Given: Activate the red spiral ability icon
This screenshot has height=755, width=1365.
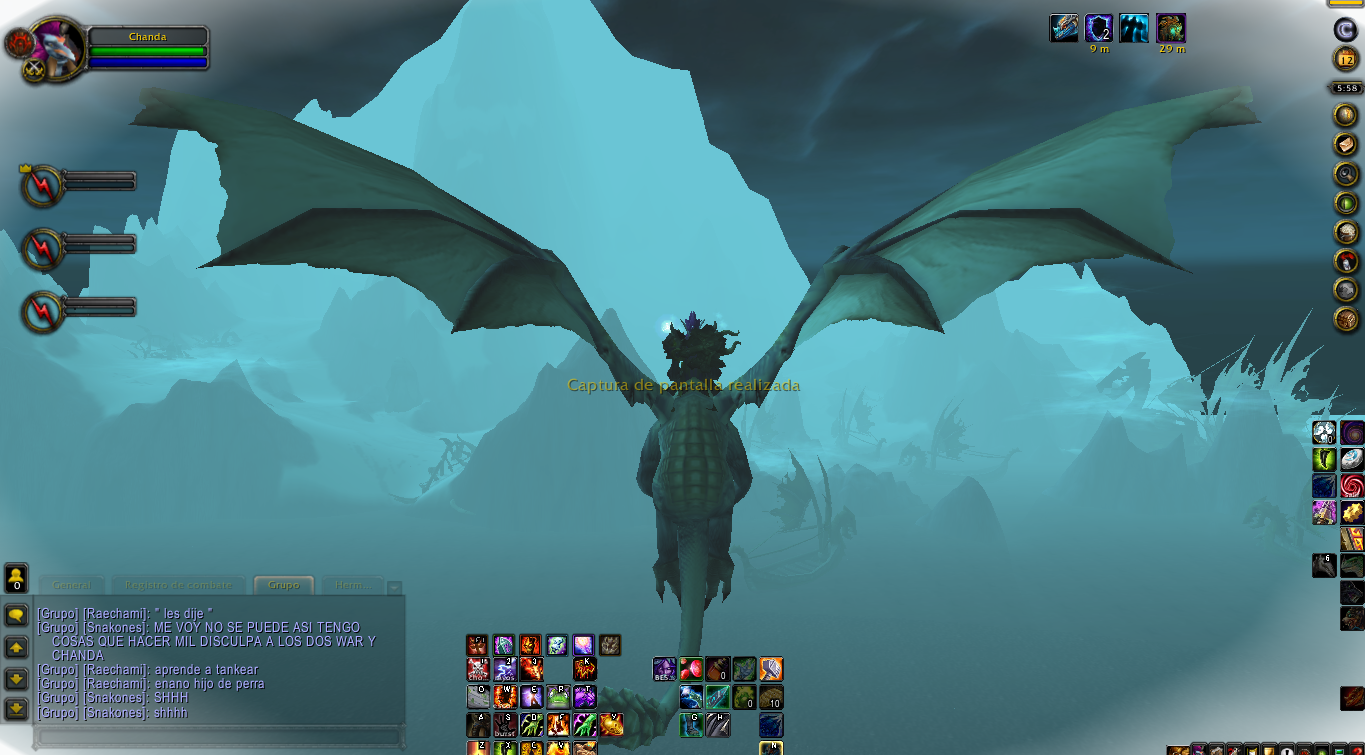Looking at the screenshot, I should click(x=1353, y=486).
